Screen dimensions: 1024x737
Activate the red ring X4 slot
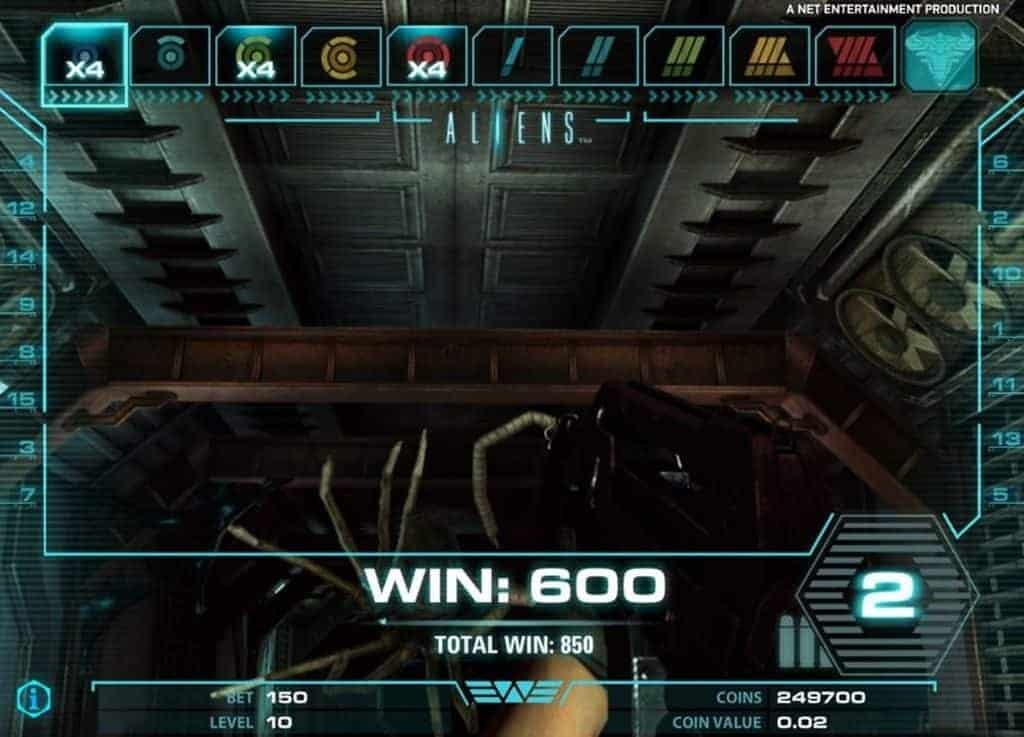[x=427, y=56]
